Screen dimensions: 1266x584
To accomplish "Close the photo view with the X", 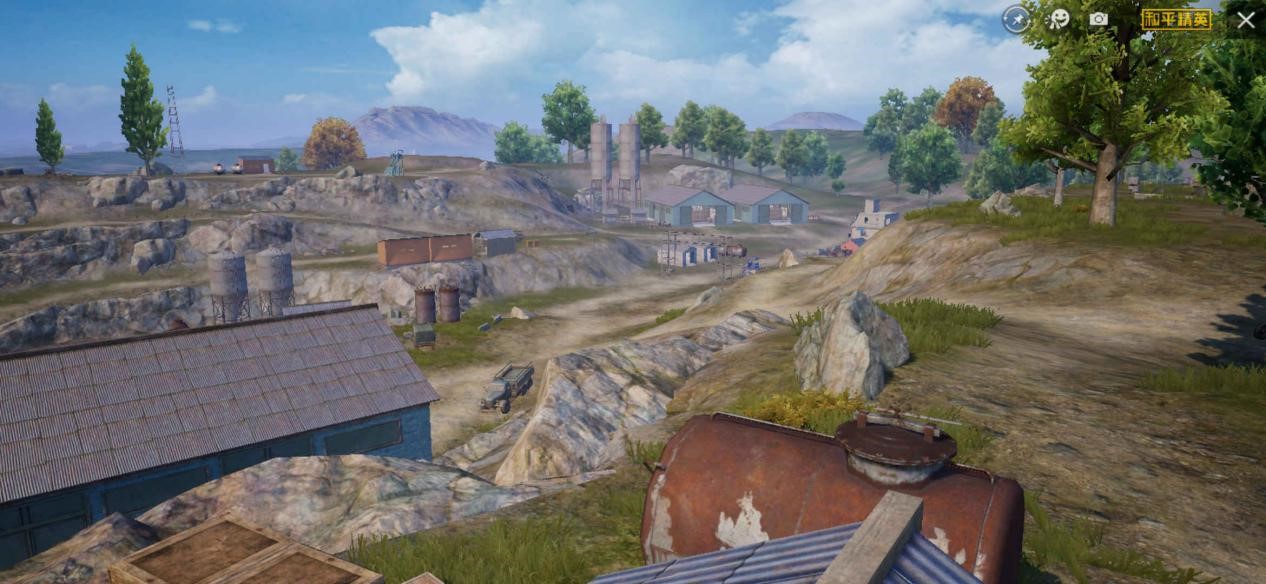I will click(x=1246, y=19).
